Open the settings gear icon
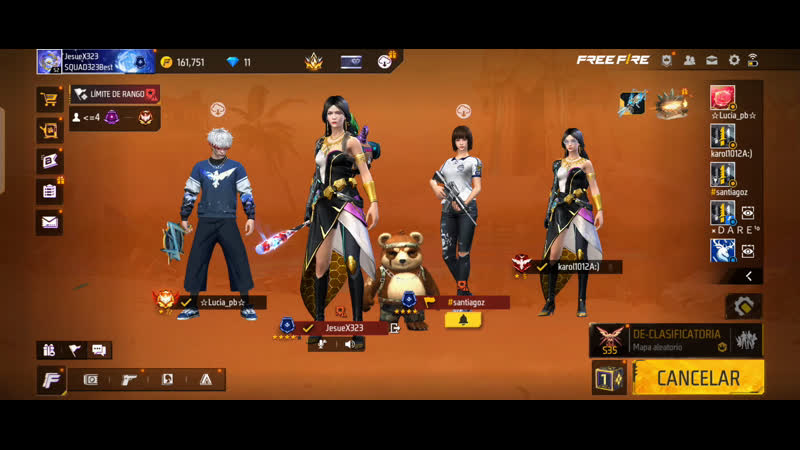Image resolution: width=800 pixels, height=450 pixels. point(734,61)
